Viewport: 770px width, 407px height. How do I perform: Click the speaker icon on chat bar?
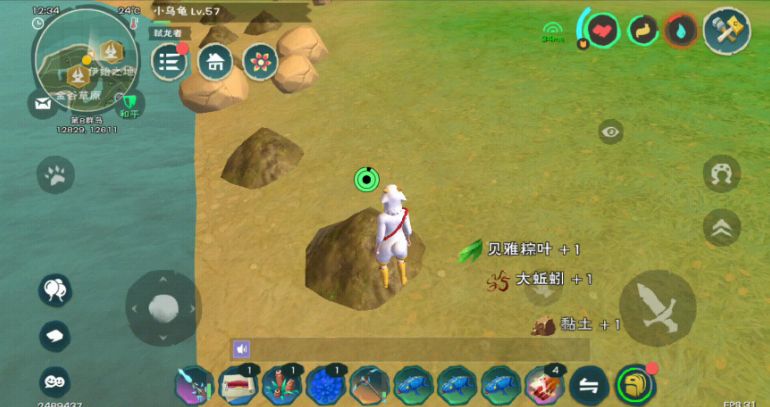[241, 349]
